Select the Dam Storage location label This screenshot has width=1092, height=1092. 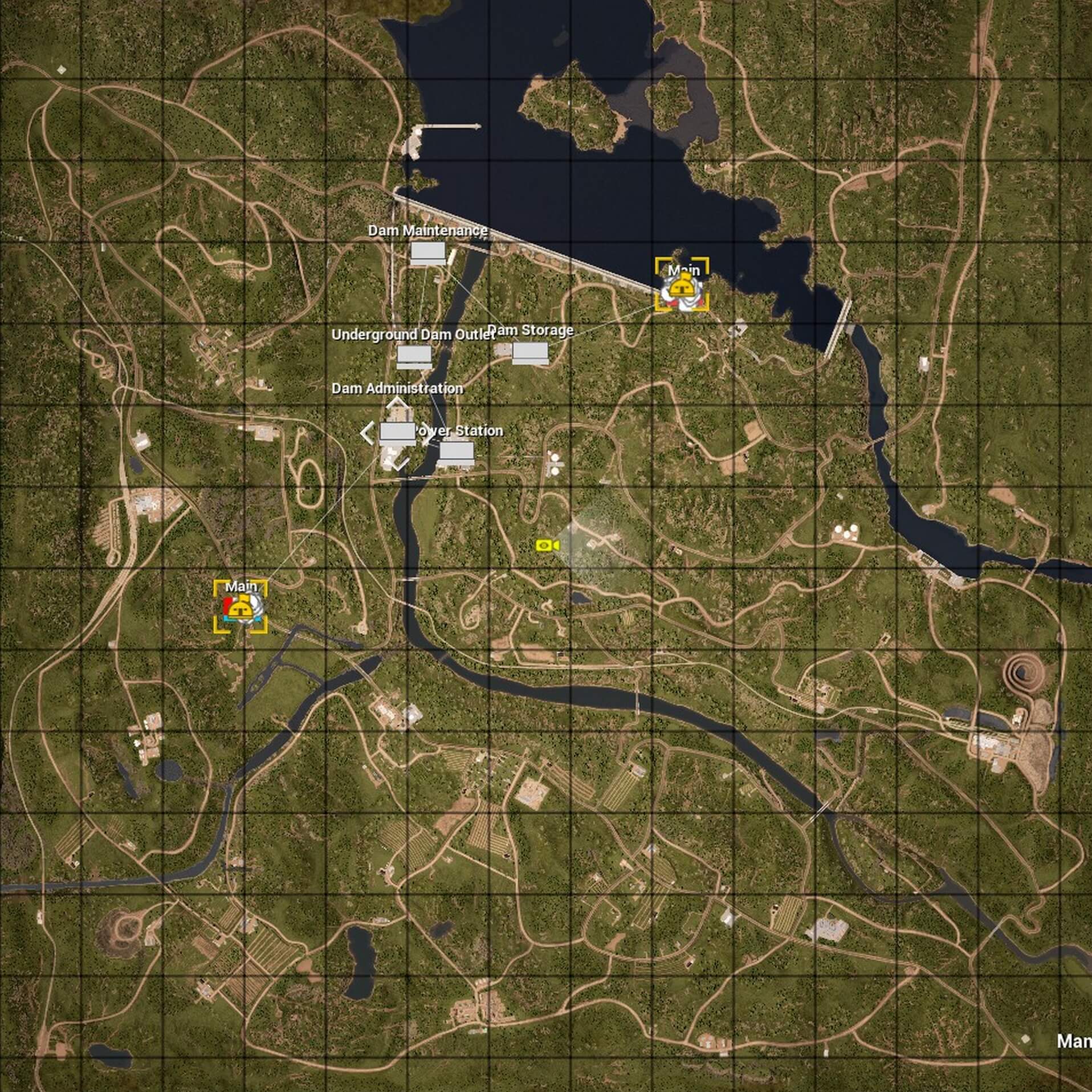tap(531, 330)
